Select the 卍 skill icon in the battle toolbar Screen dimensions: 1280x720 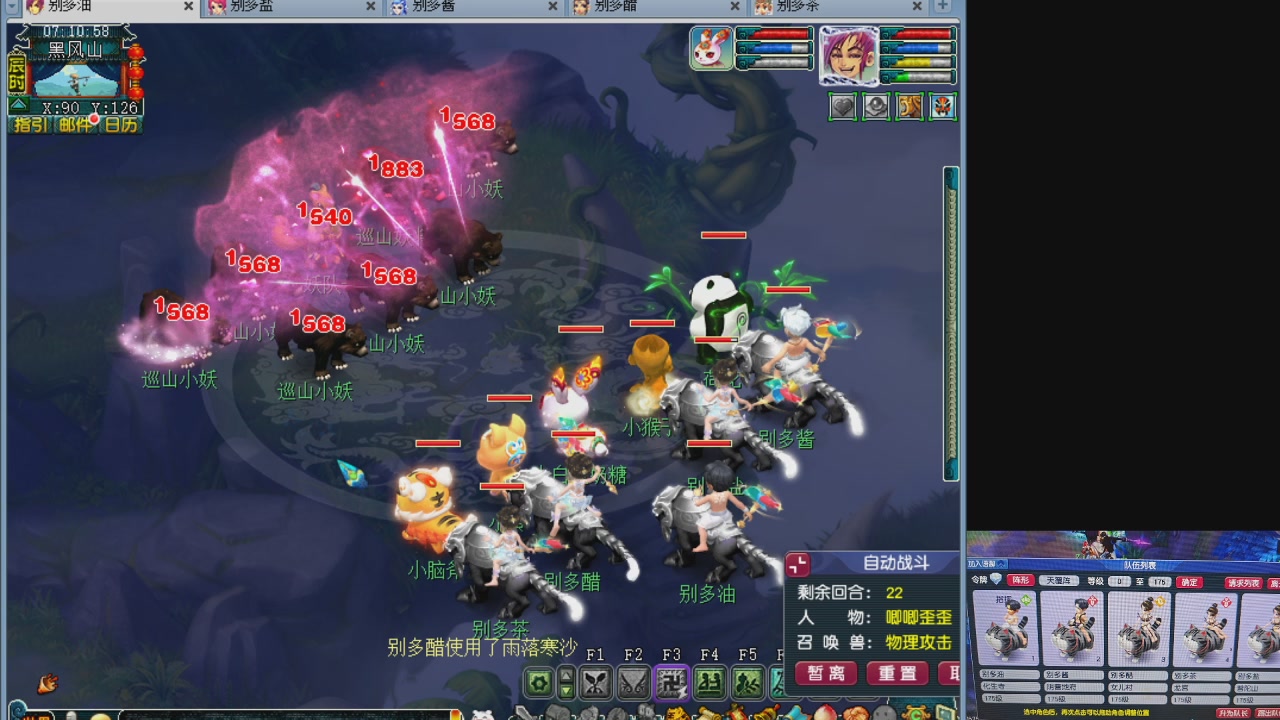(x=672, y=682)
